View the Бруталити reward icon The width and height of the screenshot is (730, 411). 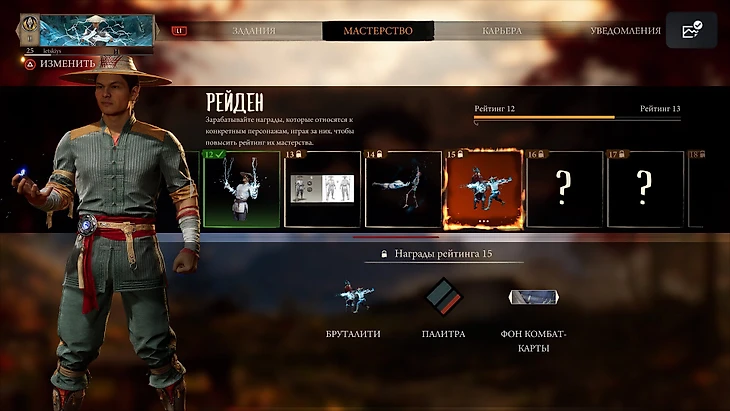pos(353,297)
